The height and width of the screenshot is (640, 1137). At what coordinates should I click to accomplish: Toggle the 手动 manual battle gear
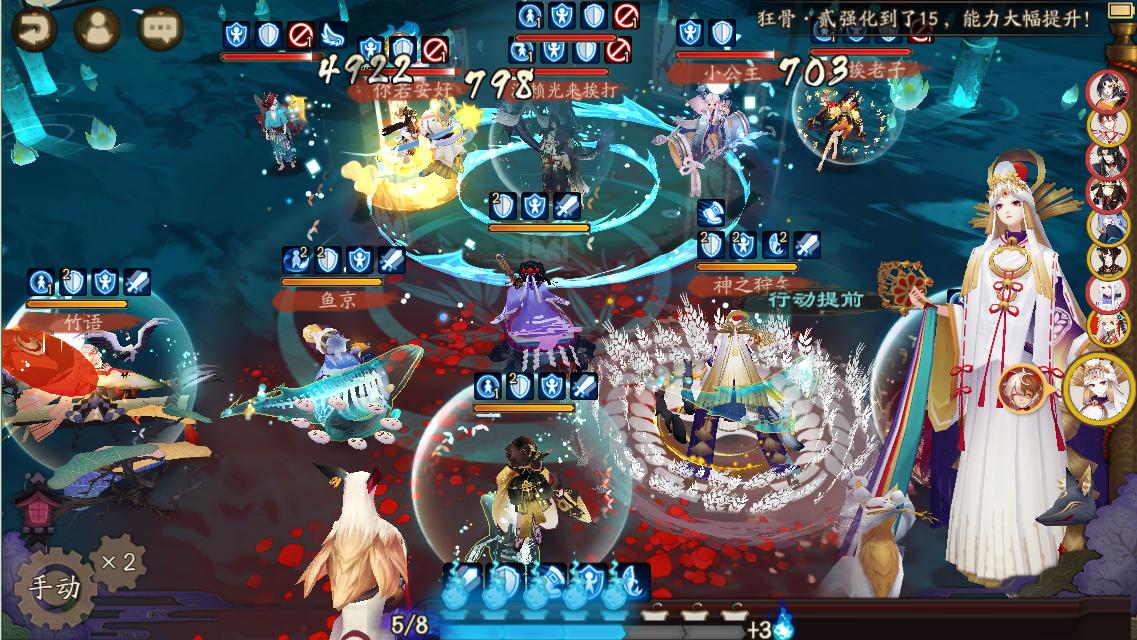click(x=53, y=588)
